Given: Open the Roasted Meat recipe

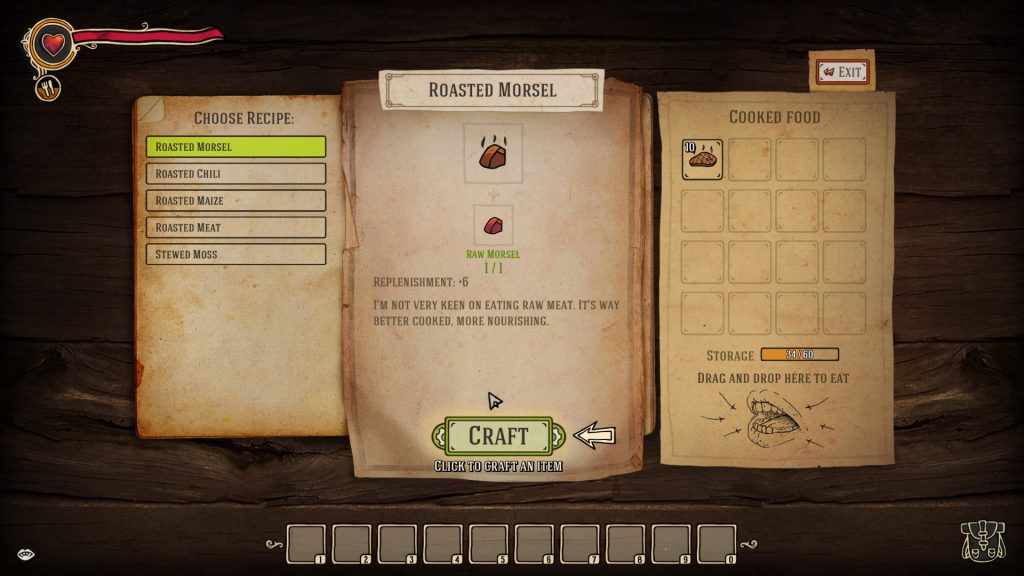Looking at the screenshot, I should [236, 228].
